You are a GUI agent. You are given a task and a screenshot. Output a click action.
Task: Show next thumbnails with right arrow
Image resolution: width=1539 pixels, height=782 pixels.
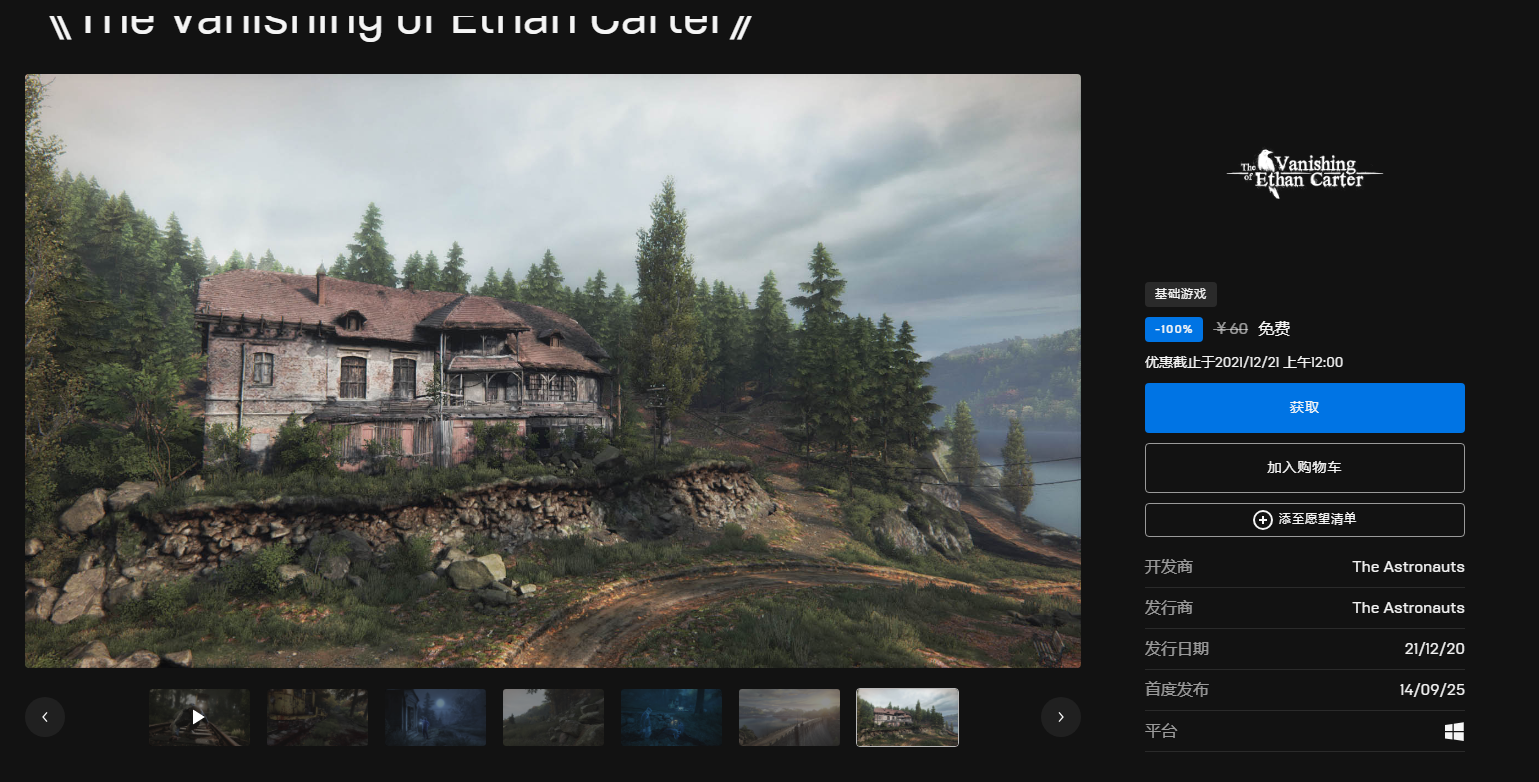(x=1060, y=717)
